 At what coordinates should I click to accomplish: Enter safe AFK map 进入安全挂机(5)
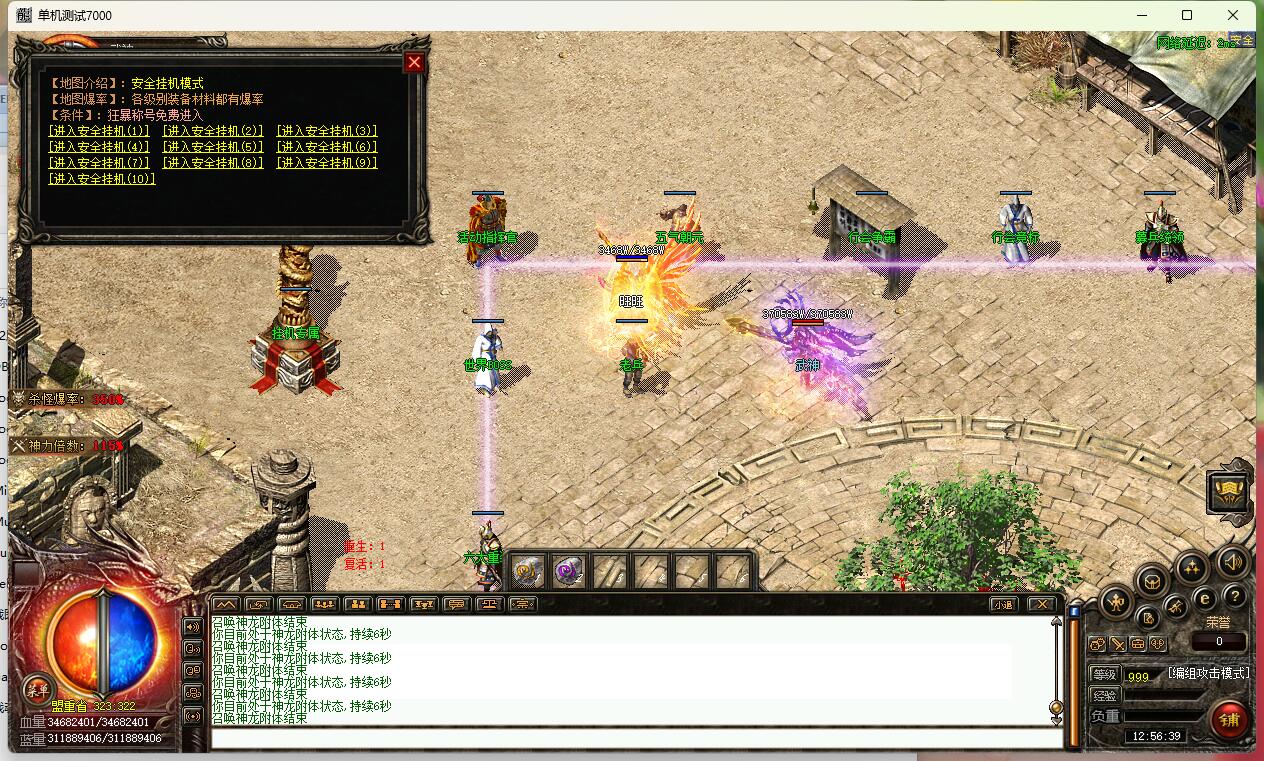click(213, 147)
